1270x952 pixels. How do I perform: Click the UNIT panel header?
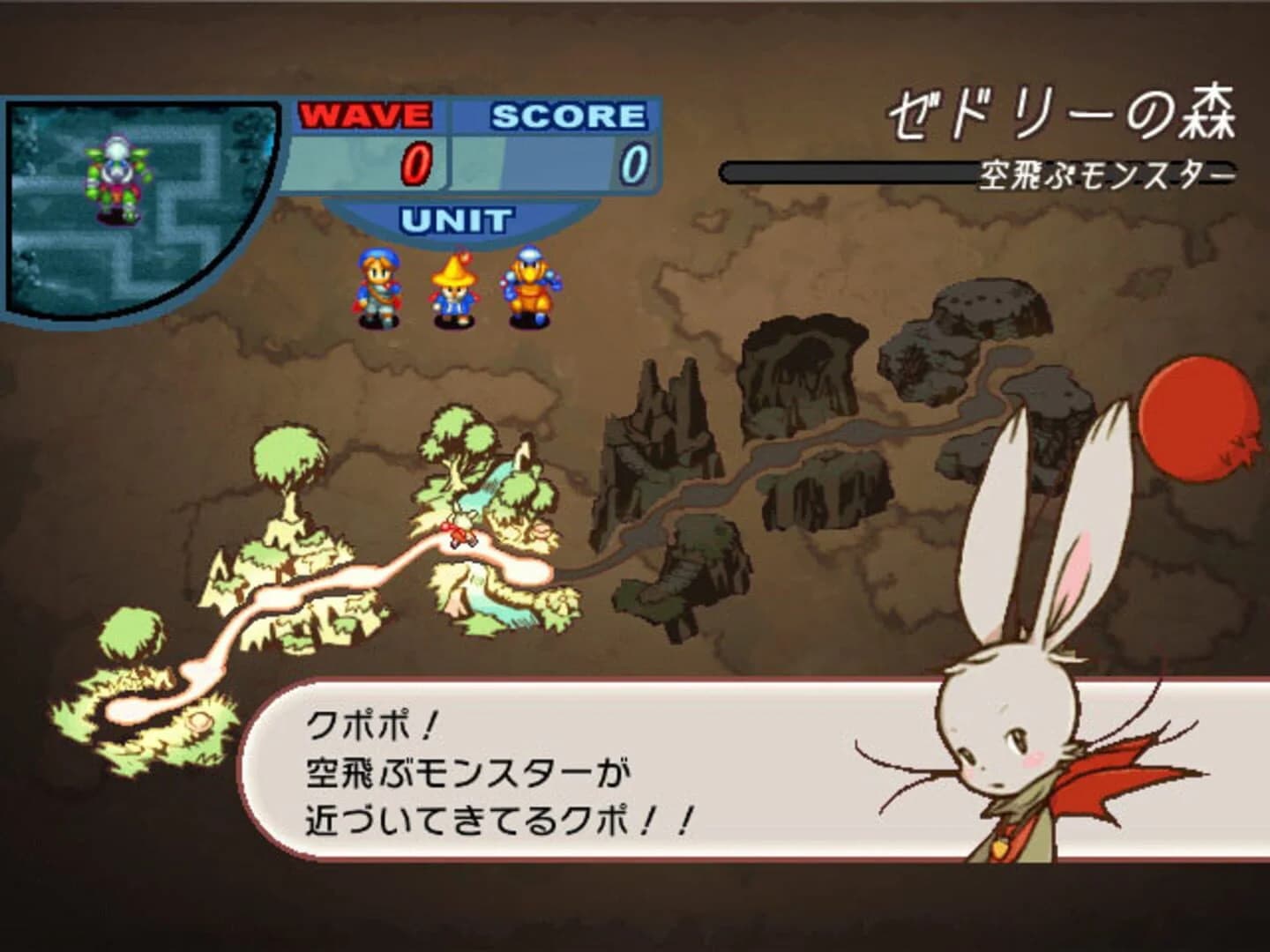tap(455, 219)
